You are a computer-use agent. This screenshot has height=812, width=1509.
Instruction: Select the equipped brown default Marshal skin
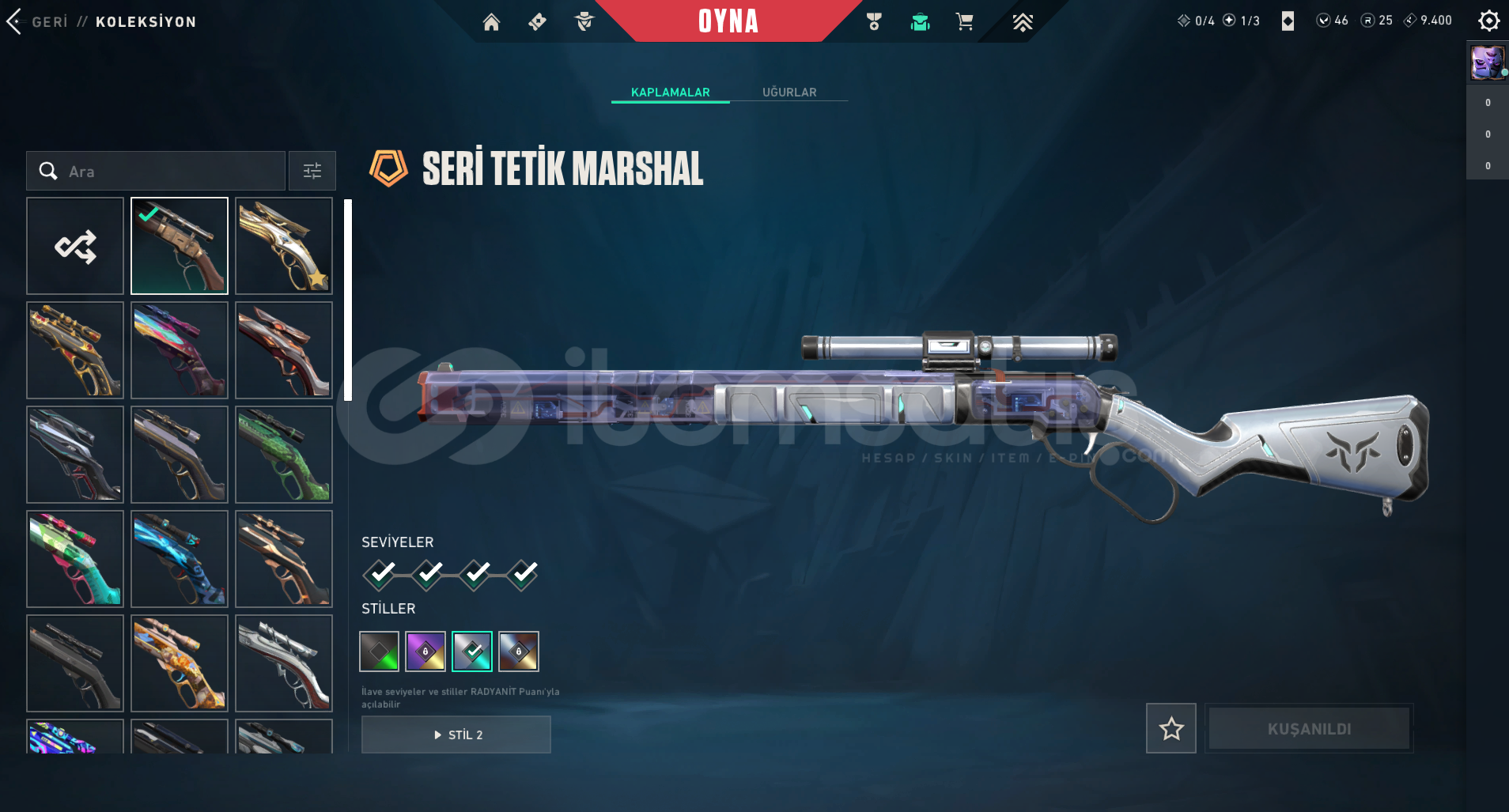[180, 246]
